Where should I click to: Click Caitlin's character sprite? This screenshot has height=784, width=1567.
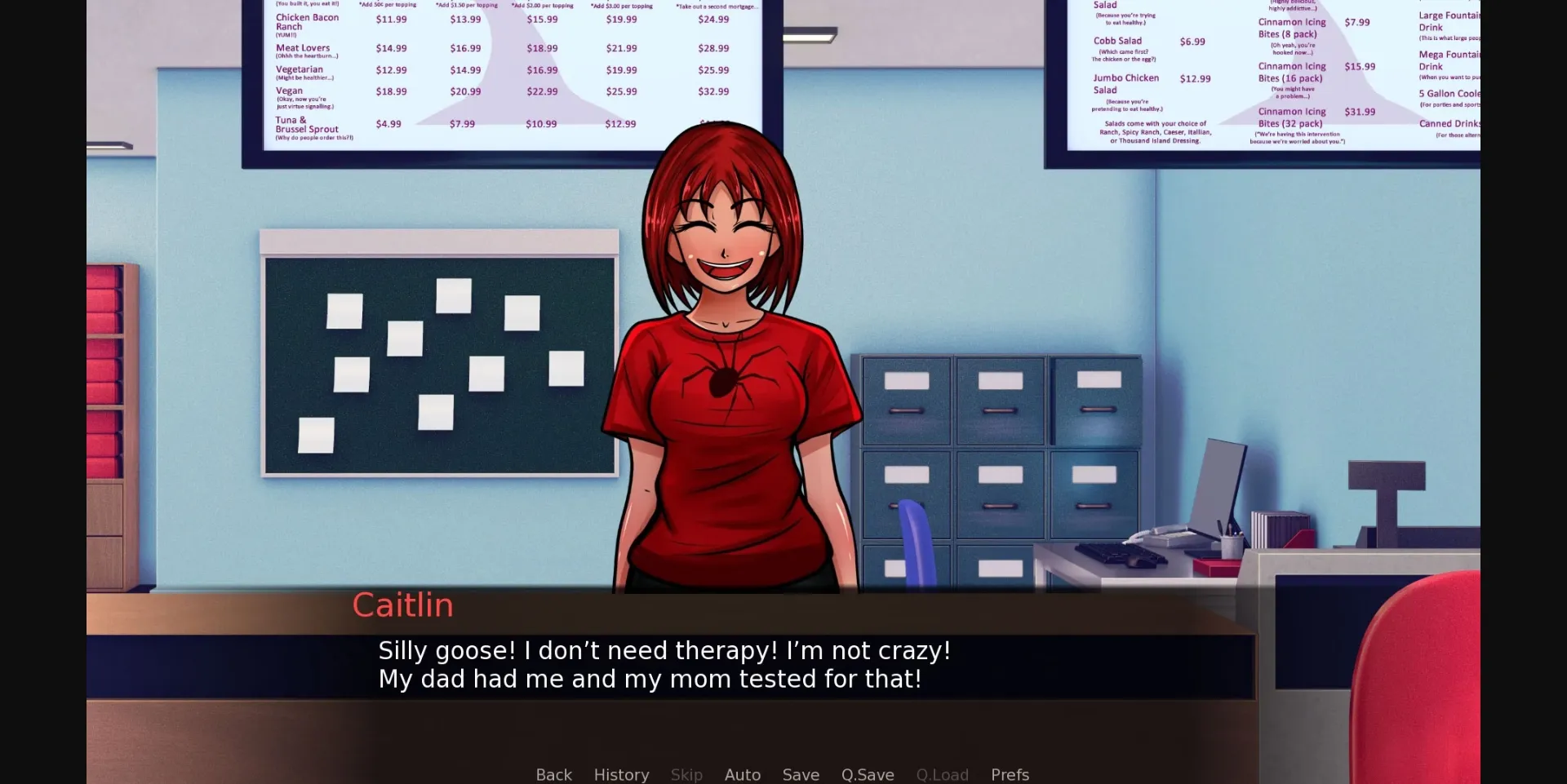[x=726, y=367]
